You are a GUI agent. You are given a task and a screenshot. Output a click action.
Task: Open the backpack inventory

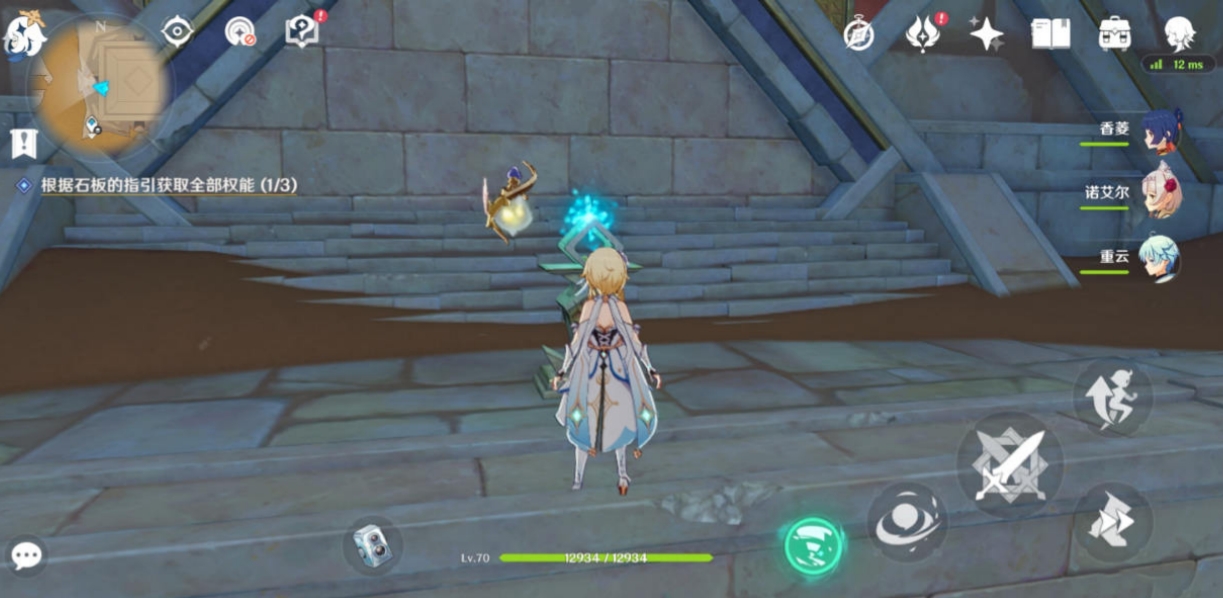coord(1114,34)
